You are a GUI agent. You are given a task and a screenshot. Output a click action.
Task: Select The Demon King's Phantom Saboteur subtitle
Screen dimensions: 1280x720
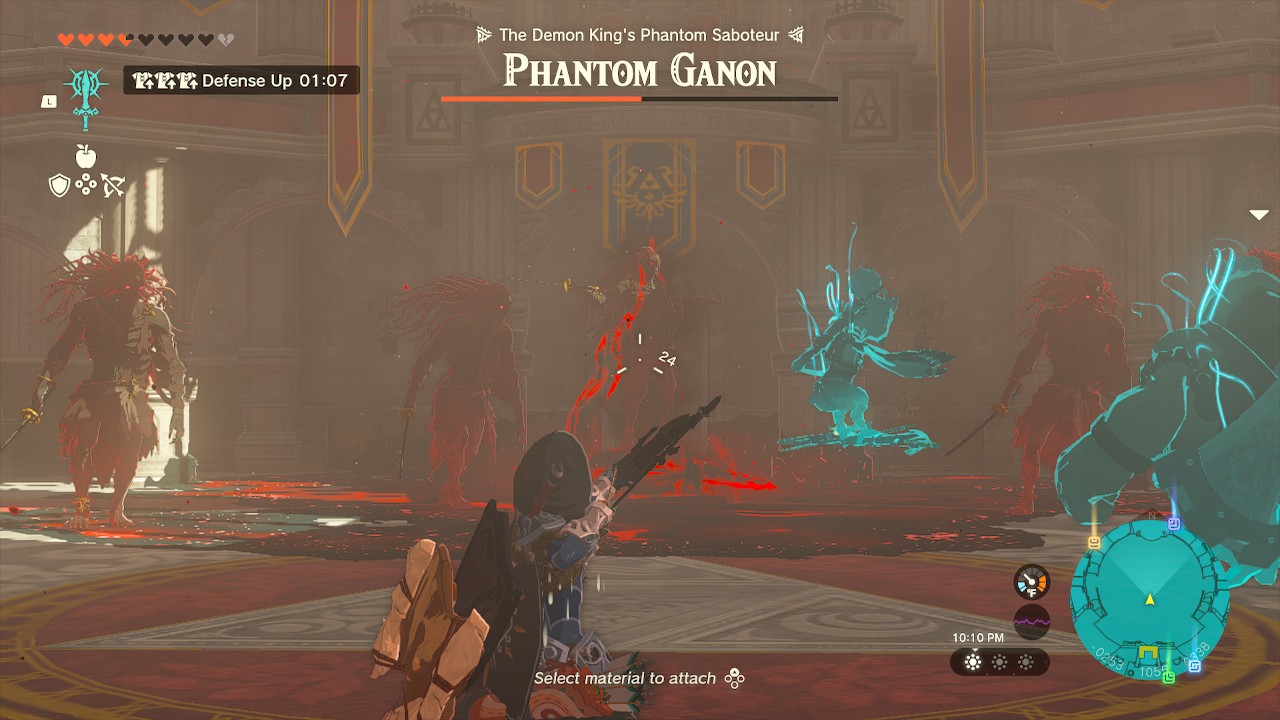coord(638,33)
